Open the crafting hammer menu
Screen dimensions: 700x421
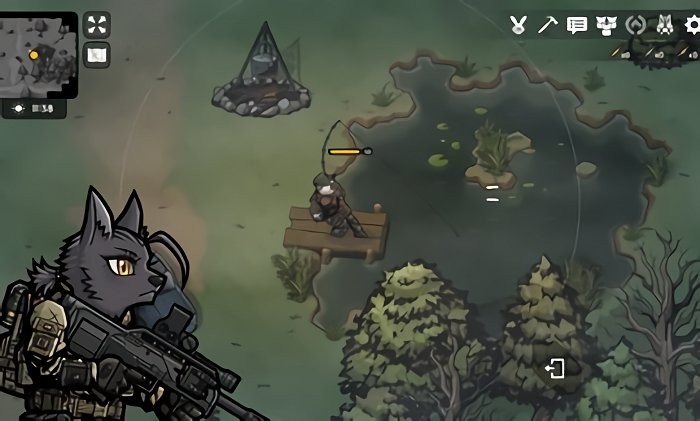(x=547, y=25)
